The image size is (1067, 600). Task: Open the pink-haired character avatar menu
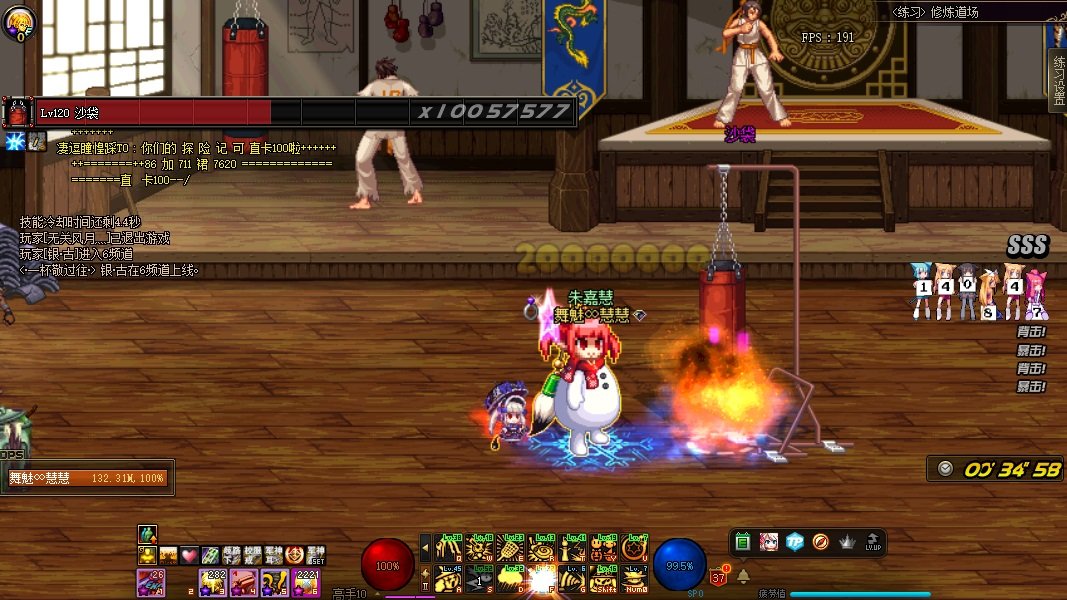pyautogui.click(x=768, y=542)
